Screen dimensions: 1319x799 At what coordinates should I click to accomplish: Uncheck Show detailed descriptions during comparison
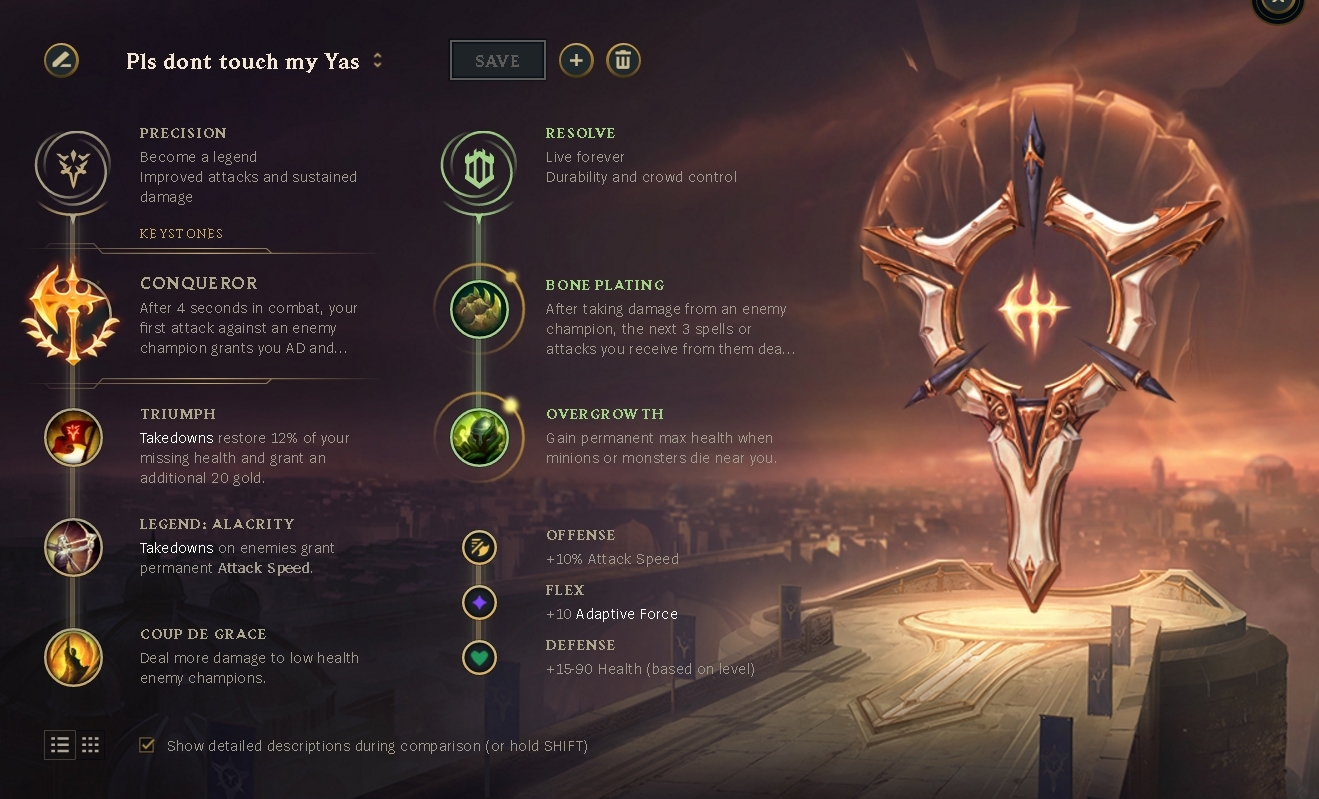pyautogui.click(x=147, y=745)
